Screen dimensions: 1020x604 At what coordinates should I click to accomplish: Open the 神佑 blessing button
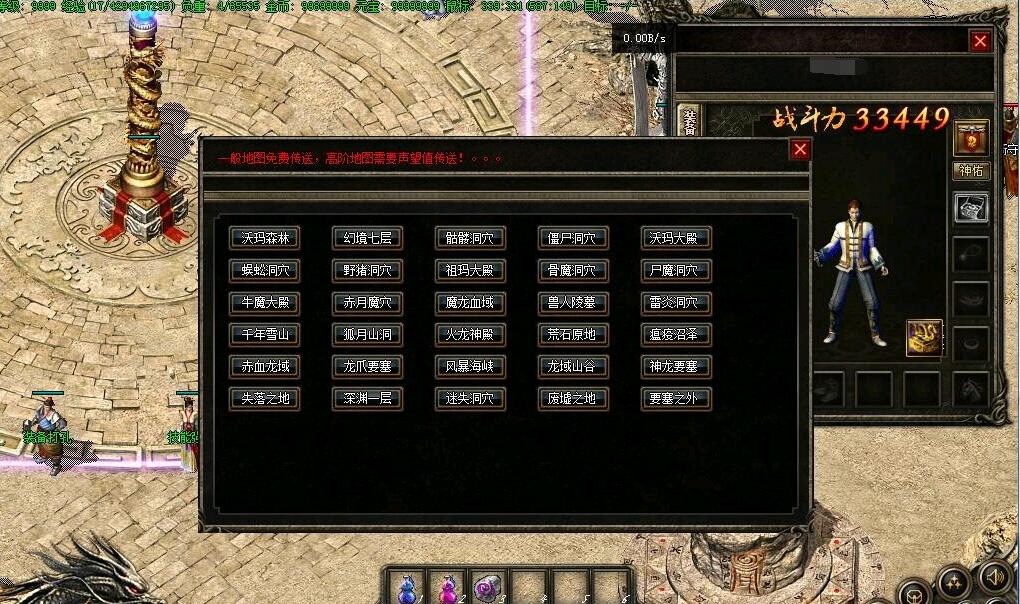point(971,171)
